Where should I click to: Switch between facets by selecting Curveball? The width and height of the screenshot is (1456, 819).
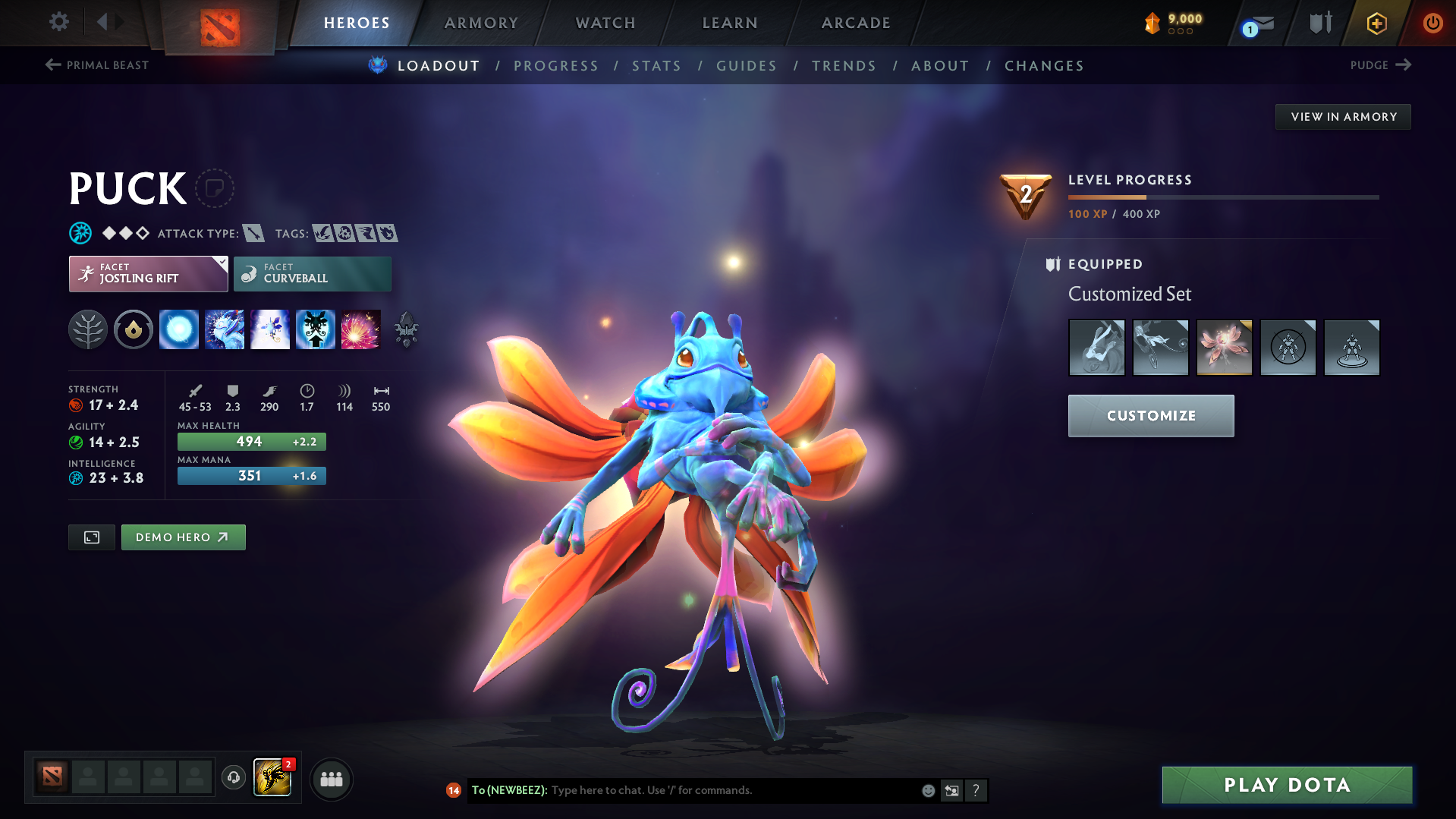(x=312, y=273)
